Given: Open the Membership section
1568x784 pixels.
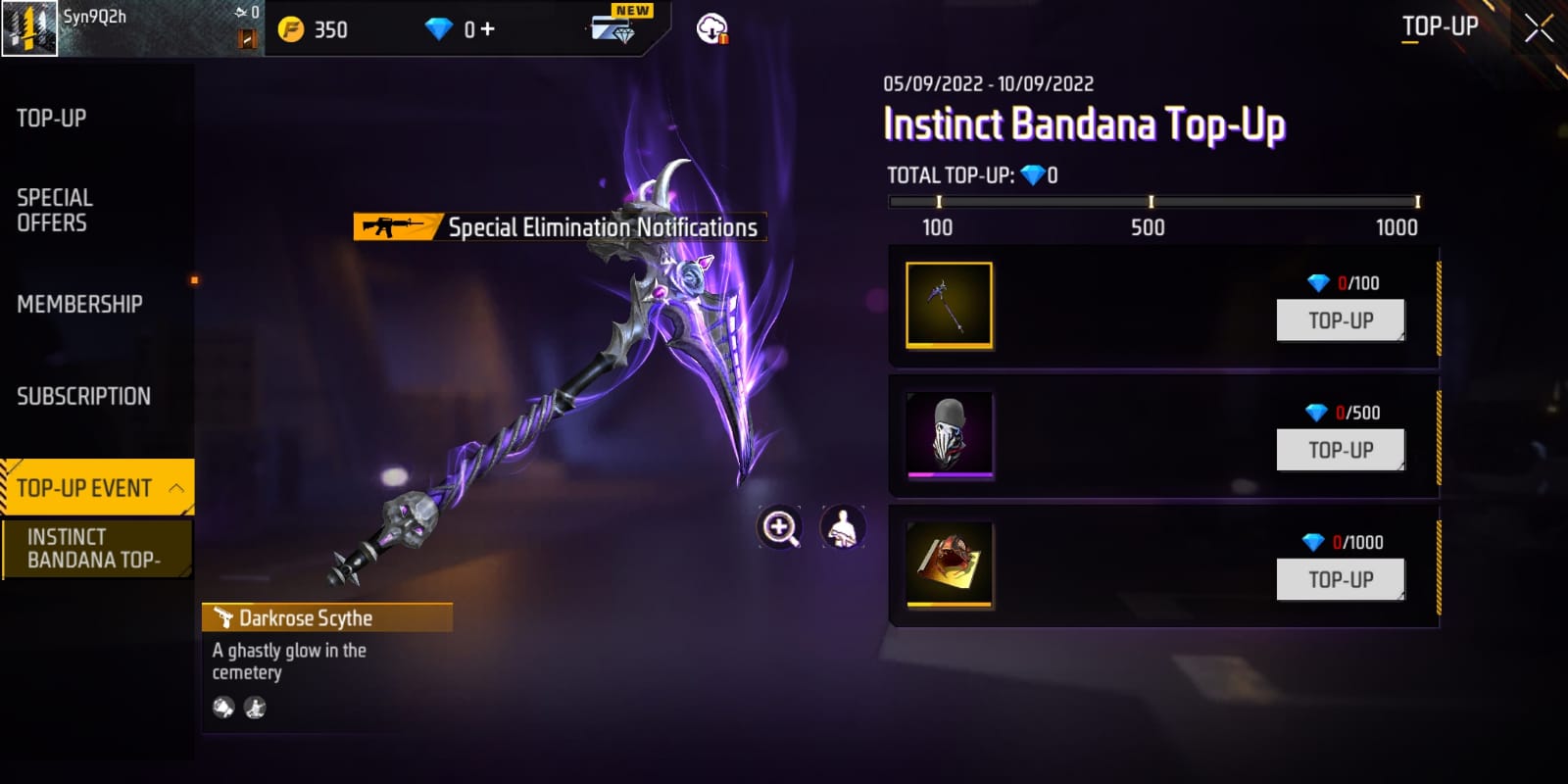Looking at the screenshot, I should point(79,304).
